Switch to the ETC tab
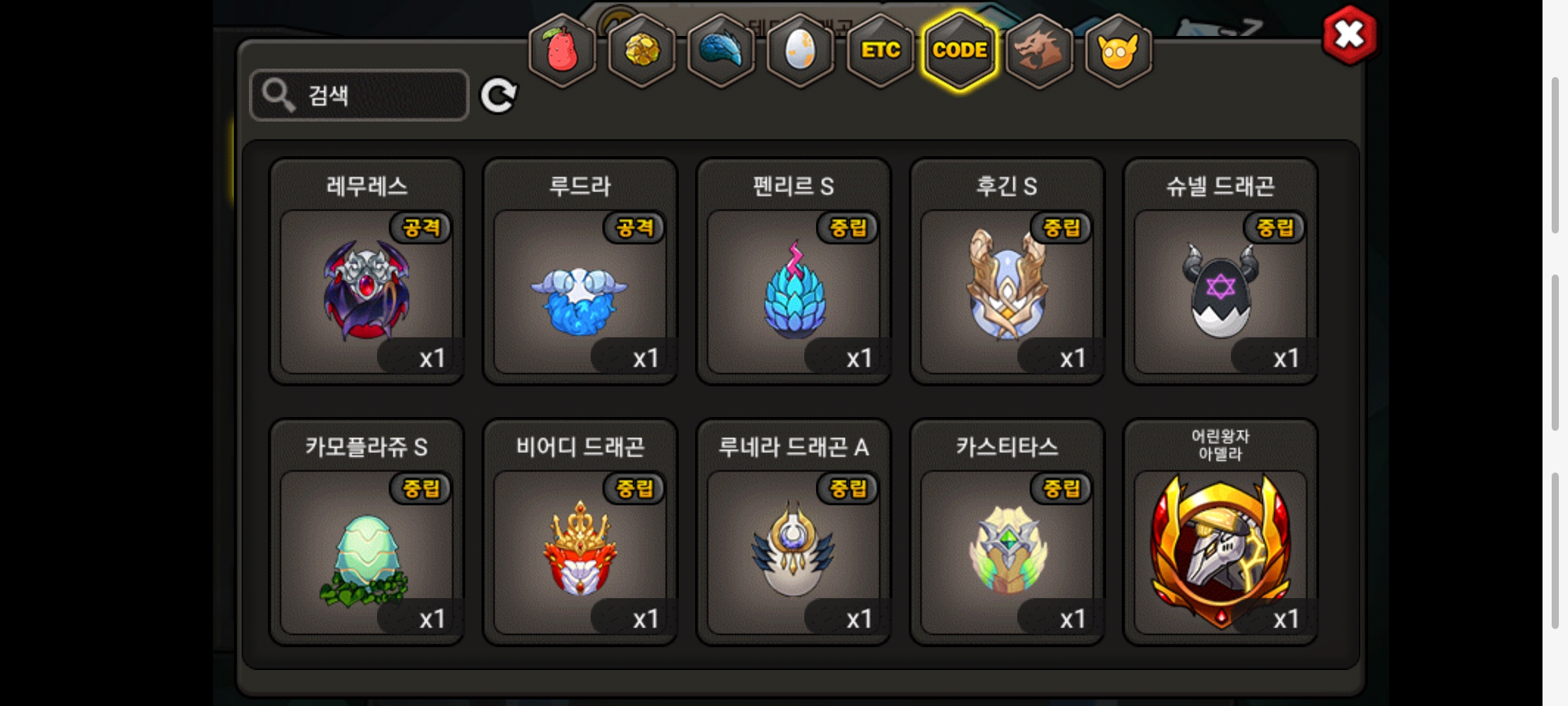Image resolution: width=1568 pixels, height=706 pixels. [x=880, y=51]
